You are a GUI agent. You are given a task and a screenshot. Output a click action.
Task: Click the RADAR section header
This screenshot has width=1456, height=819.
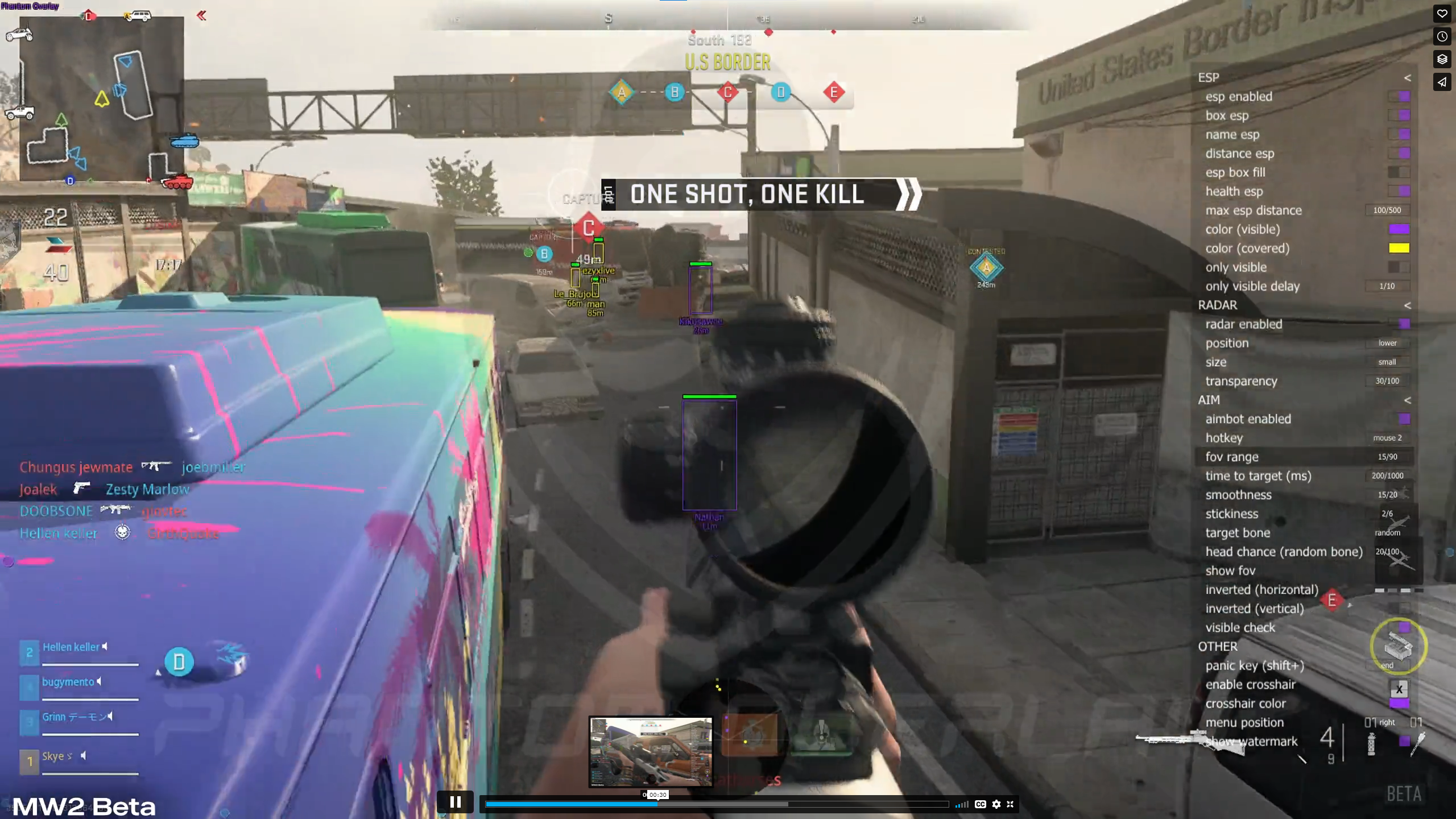coord(1219,305)
